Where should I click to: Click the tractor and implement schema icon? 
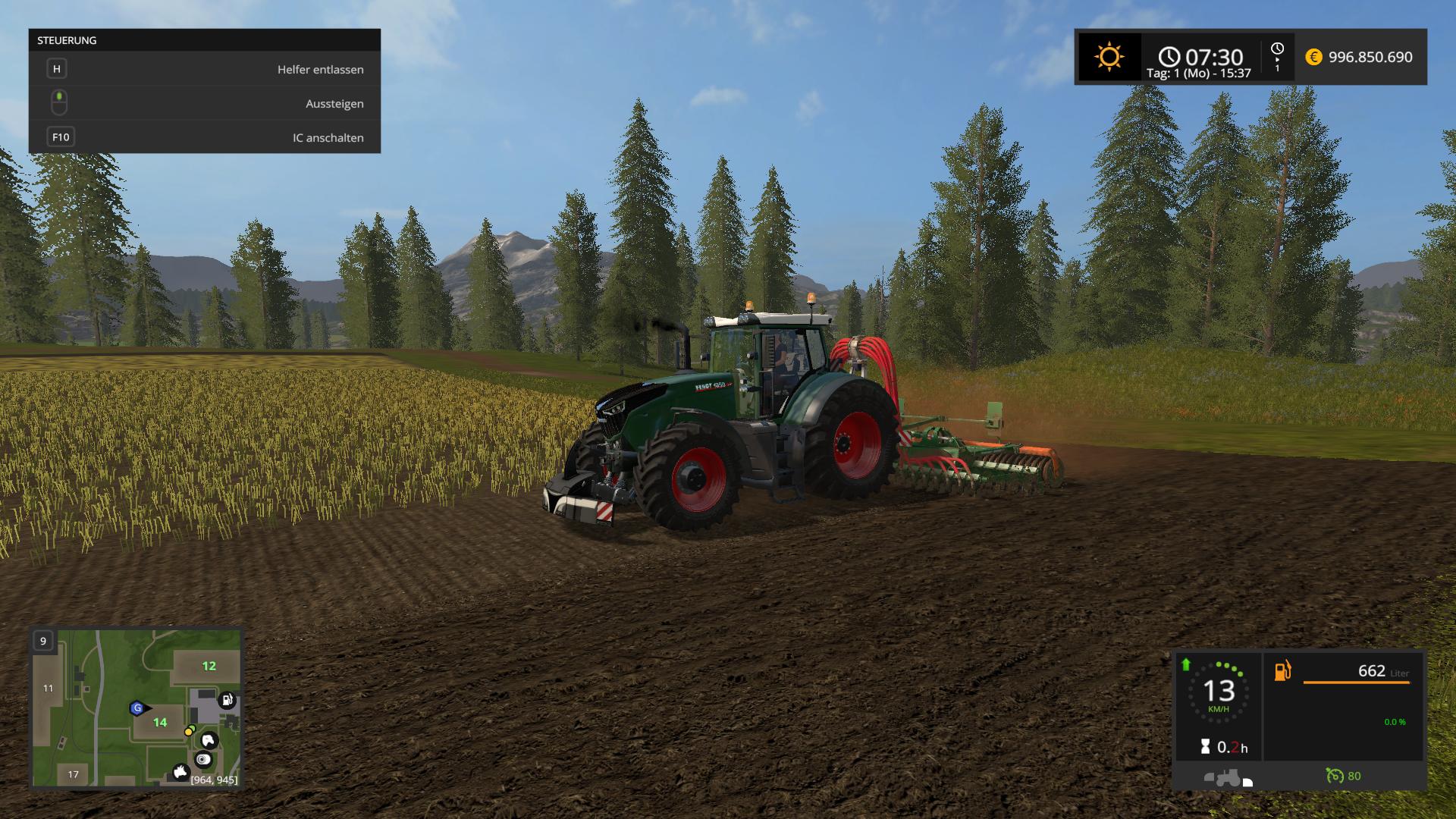coord(1225,778)
